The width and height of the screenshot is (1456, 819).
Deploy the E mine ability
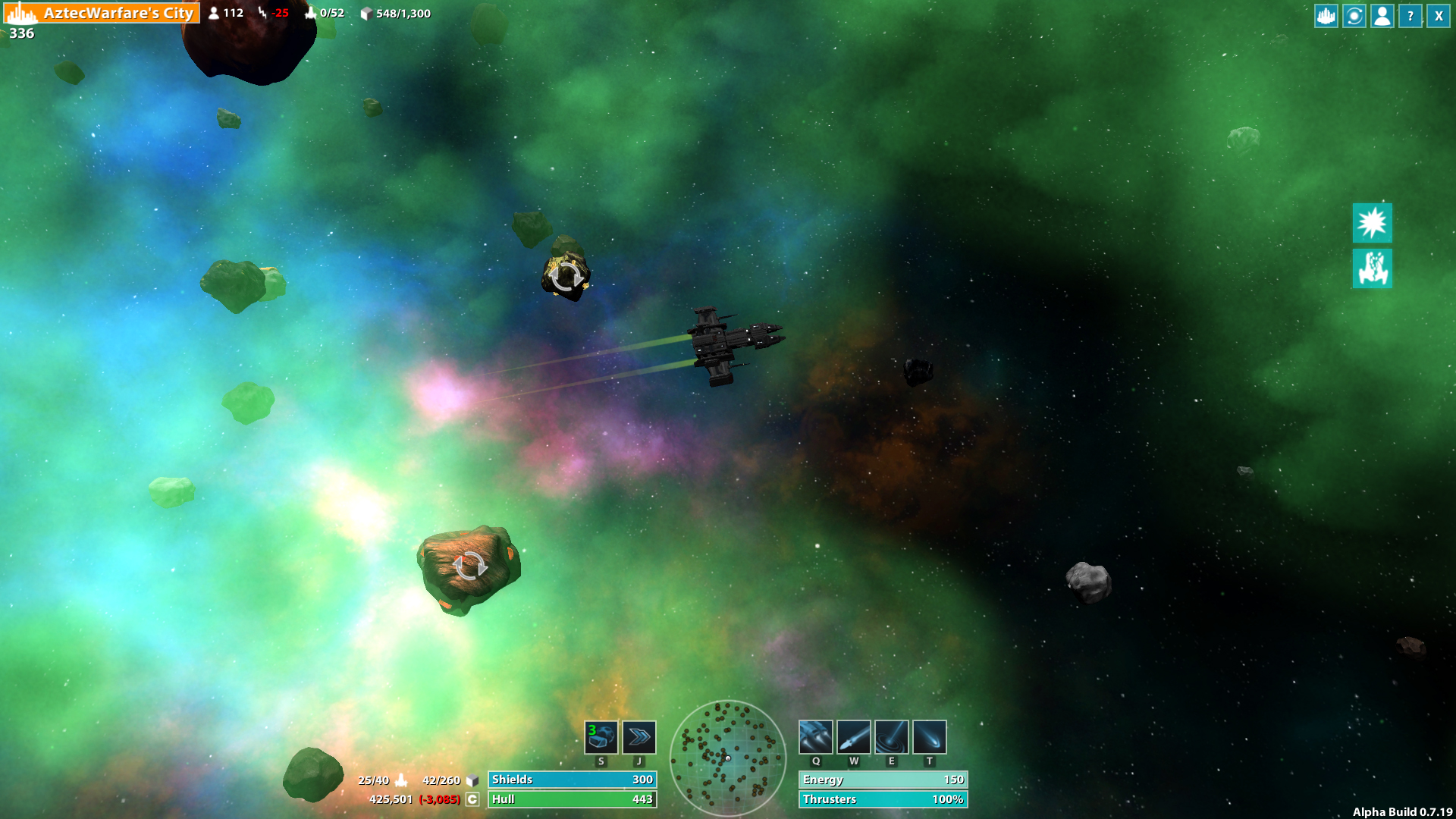tap(892, 736)
